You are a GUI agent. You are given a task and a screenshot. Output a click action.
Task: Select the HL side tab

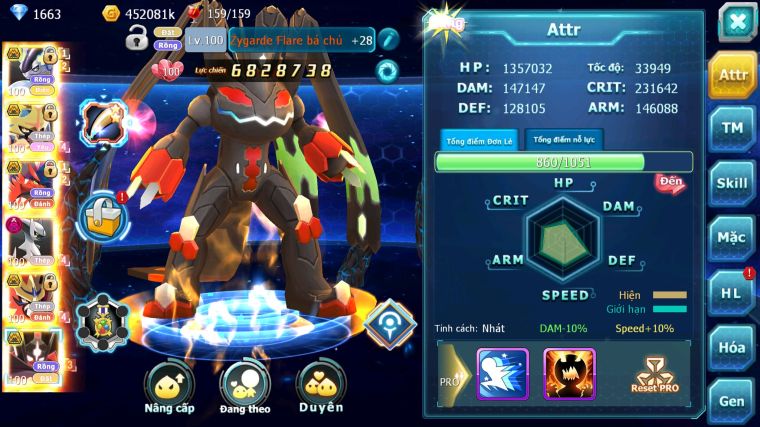click(733, 292)
